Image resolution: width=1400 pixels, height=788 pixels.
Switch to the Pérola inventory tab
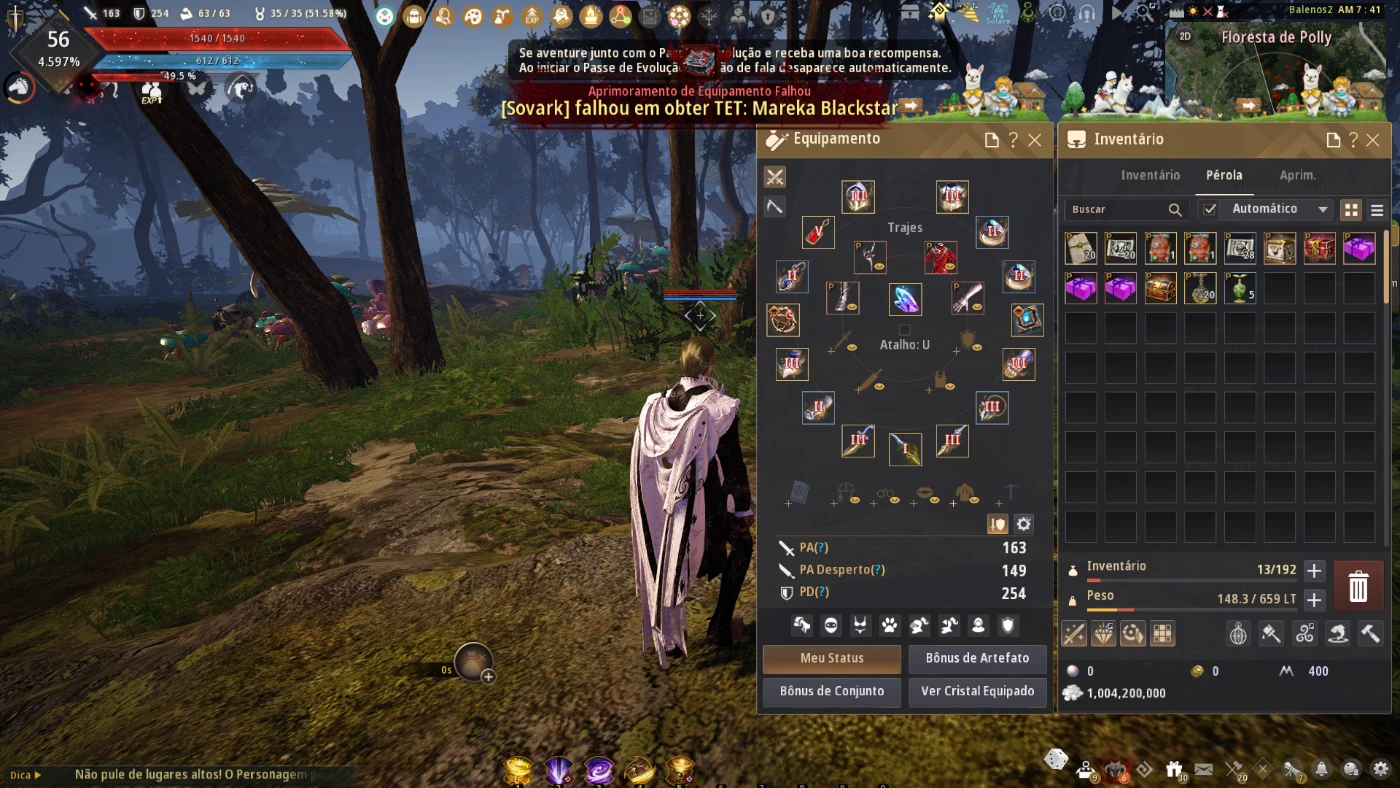(x=1224, y=175)
